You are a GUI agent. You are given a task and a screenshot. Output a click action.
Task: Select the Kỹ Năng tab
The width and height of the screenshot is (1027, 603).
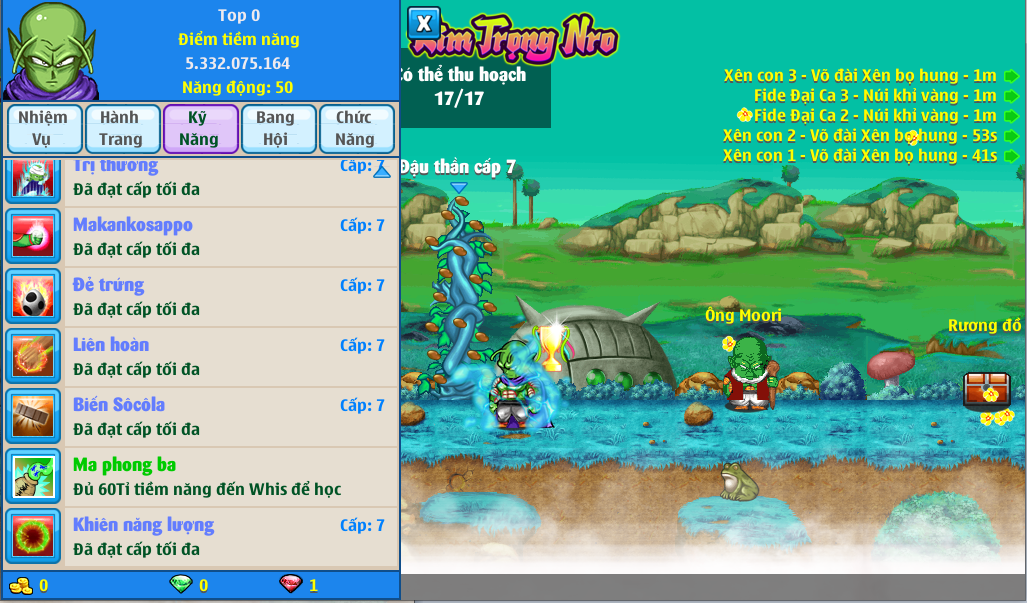click(199, 128)
